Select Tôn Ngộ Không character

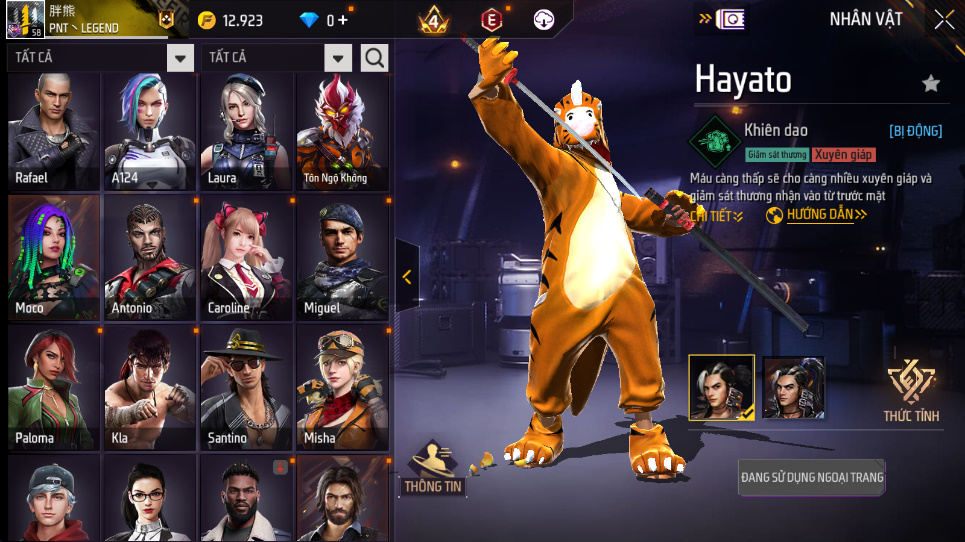pyautogui.click(x=342, y=131)
